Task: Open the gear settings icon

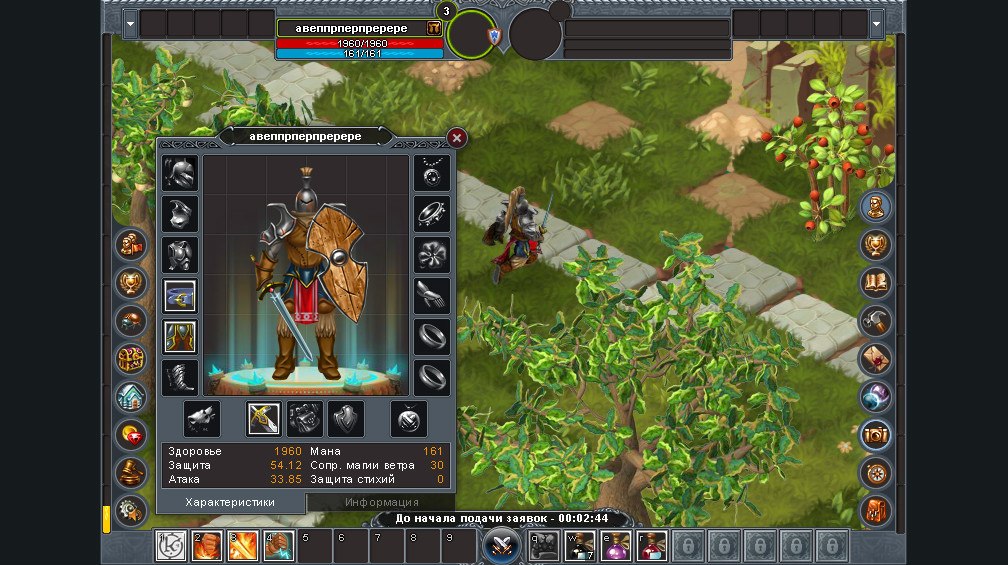Action: [x=131, y=510]
